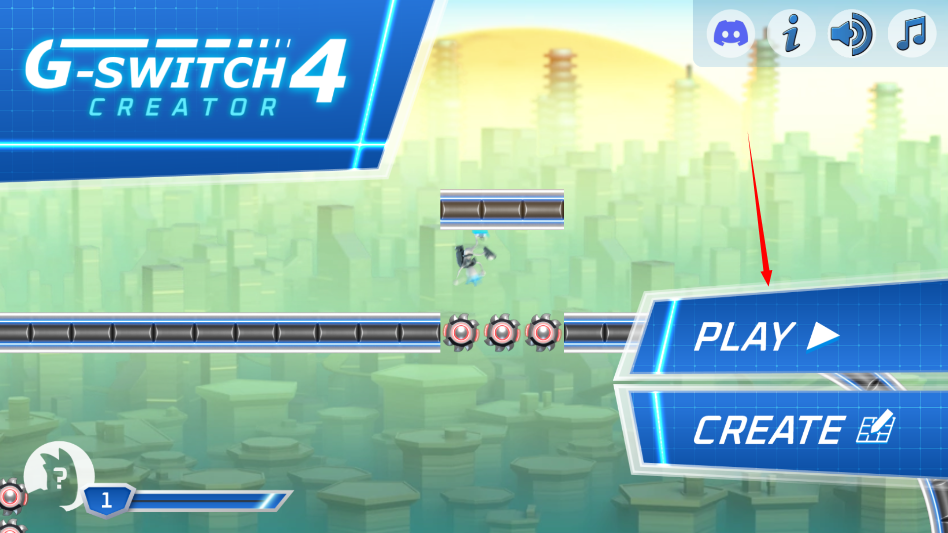
Task: Toggle sound effects with the speaker icon
Action: coord(851,35)
